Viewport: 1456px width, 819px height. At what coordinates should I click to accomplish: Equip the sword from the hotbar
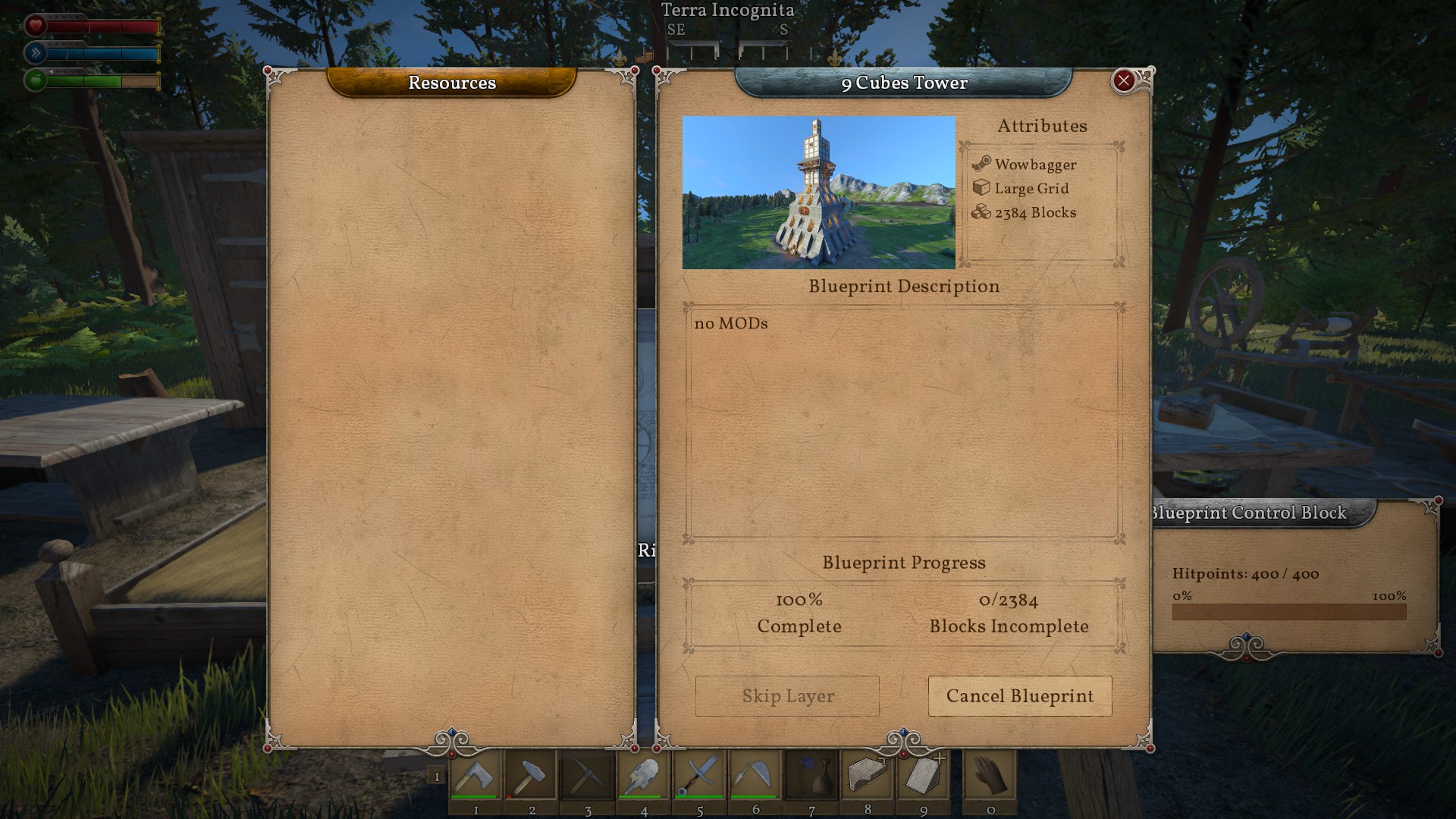700,776
